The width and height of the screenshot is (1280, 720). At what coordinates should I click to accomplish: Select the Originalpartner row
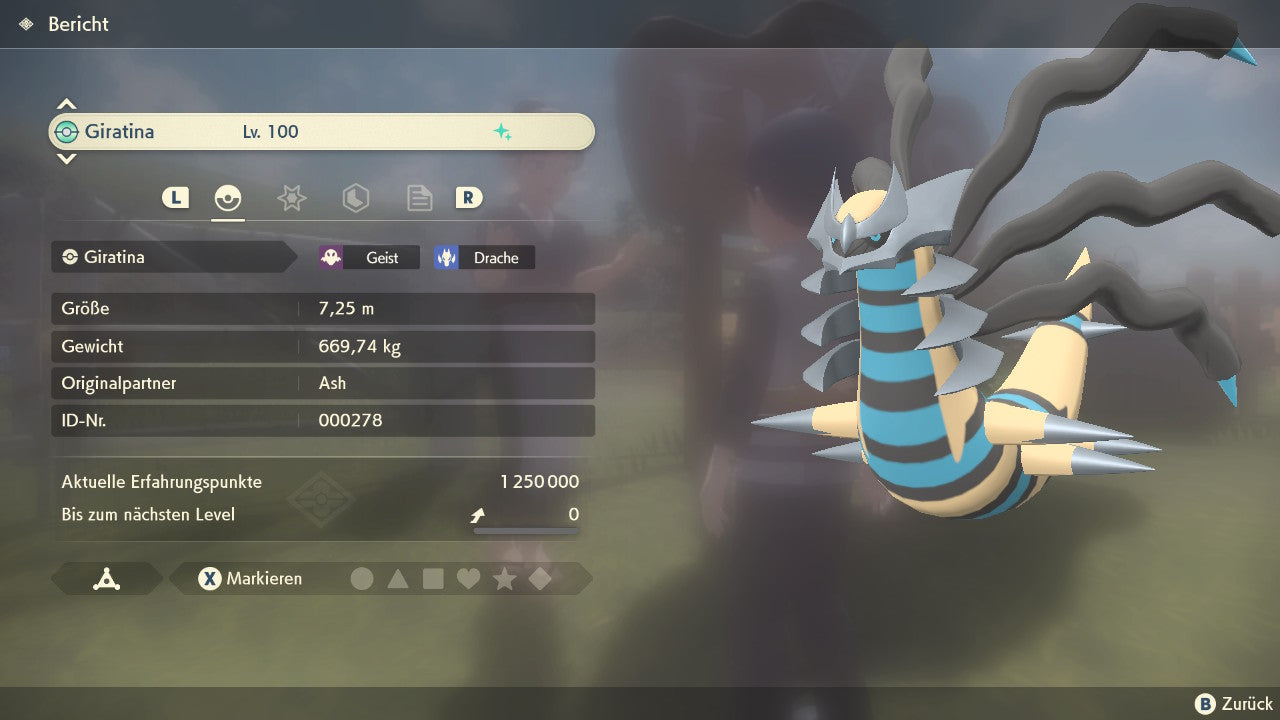coord(322,383)
